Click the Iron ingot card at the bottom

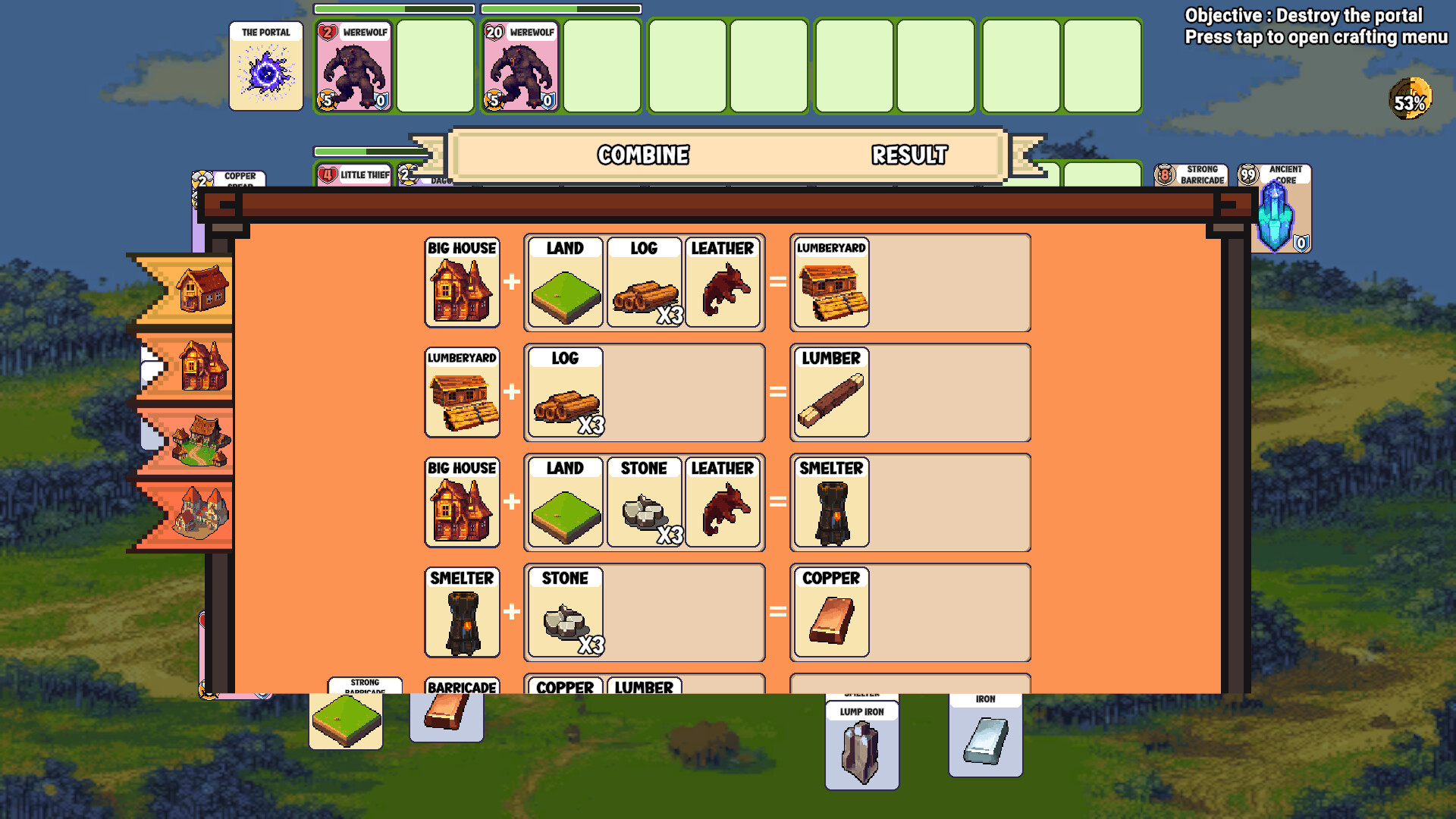[984, 739]
